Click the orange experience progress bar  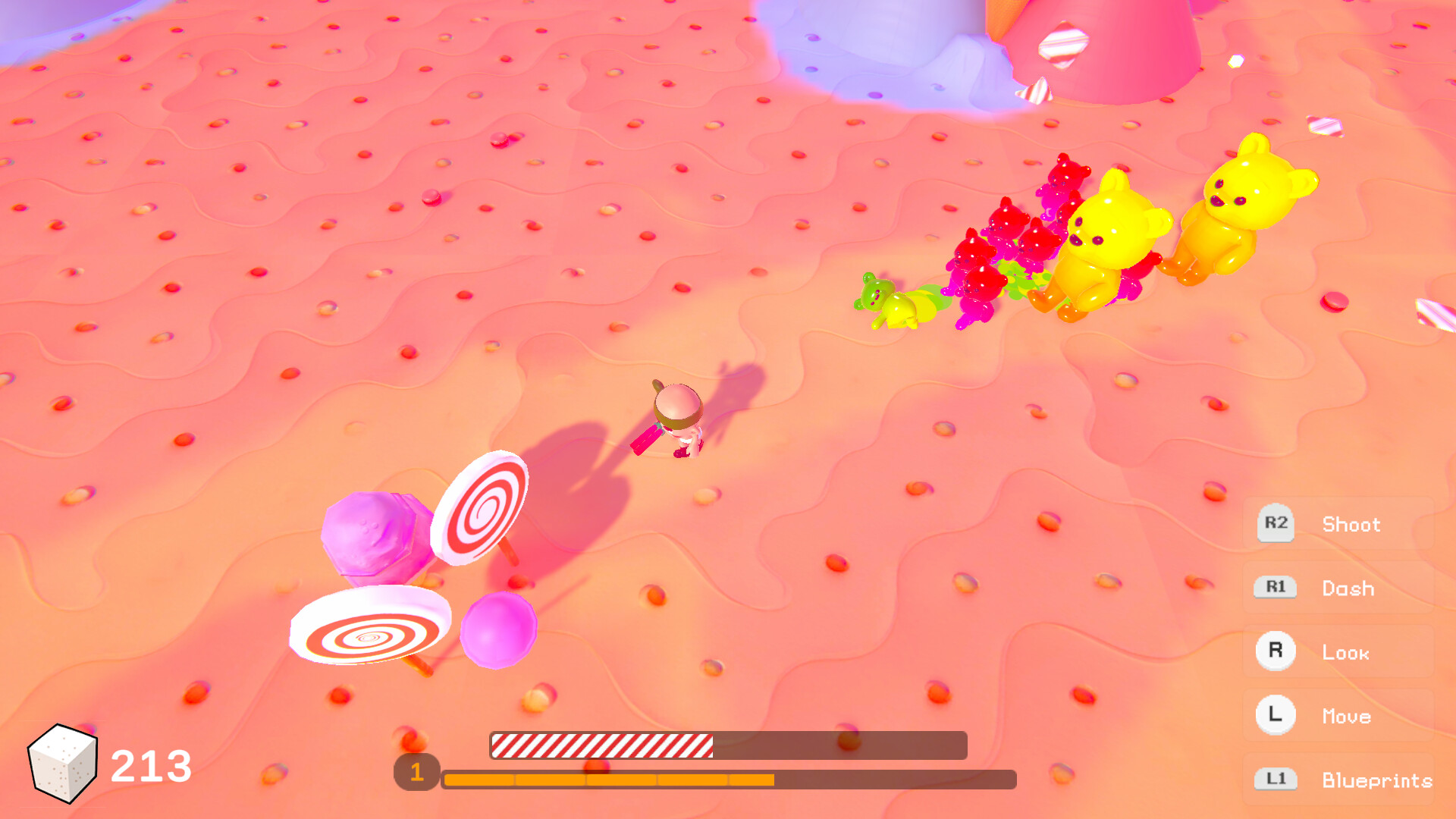[x=607, y=777]
